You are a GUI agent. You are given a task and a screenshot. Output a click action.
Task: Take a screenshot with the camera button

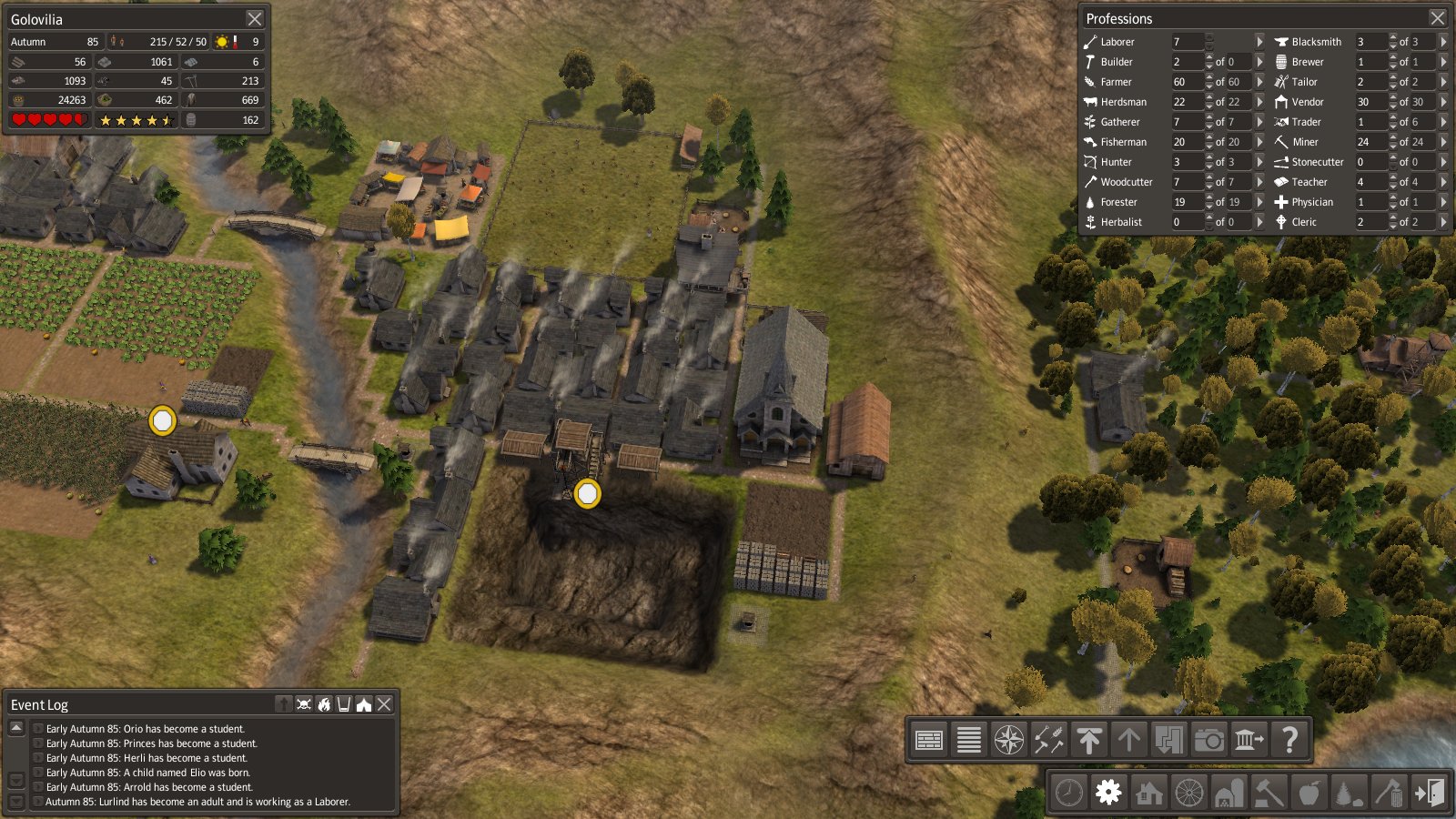pyautogui.click(x=1209, y=740)
